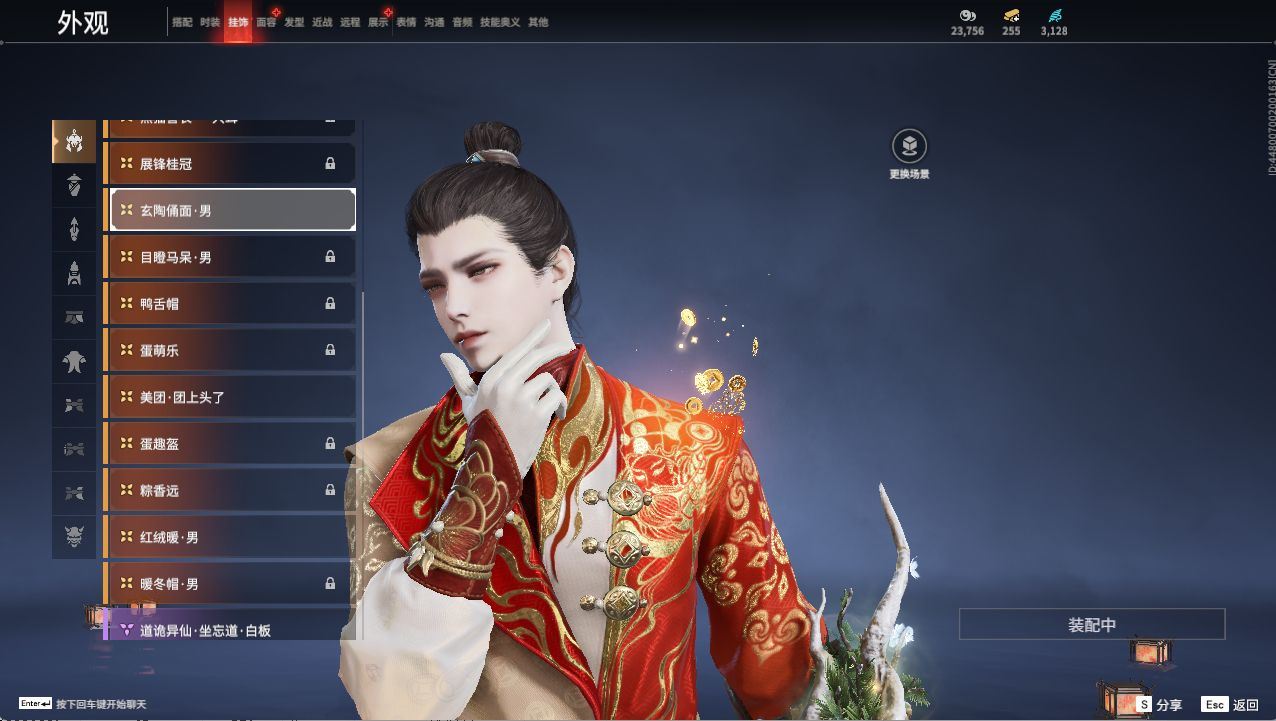
Task: Click the 返回 back button
Action: [x=1230, y=705]
